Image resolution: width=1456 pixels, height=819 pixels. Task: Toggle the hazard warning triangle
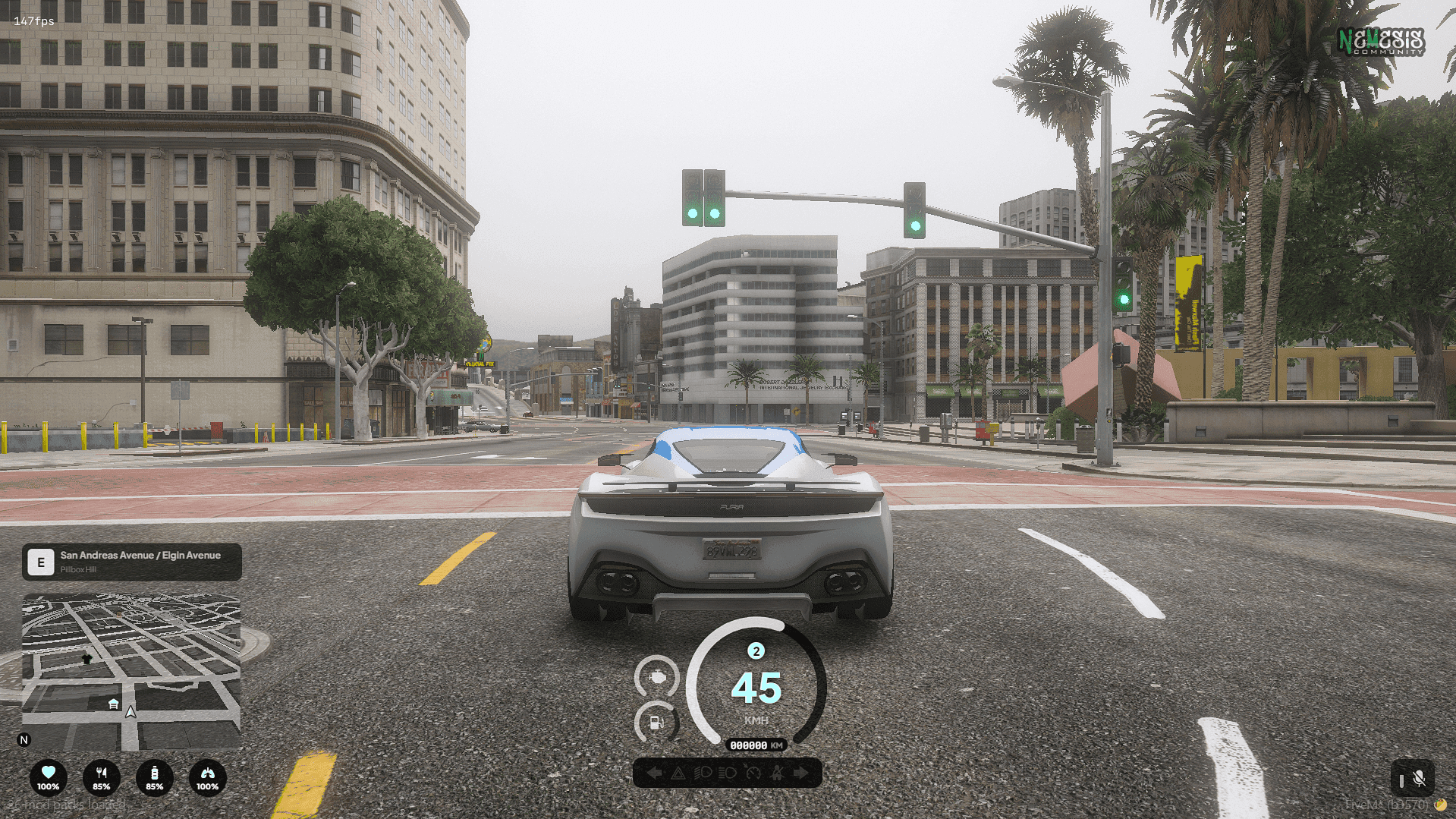click(678, 773)
